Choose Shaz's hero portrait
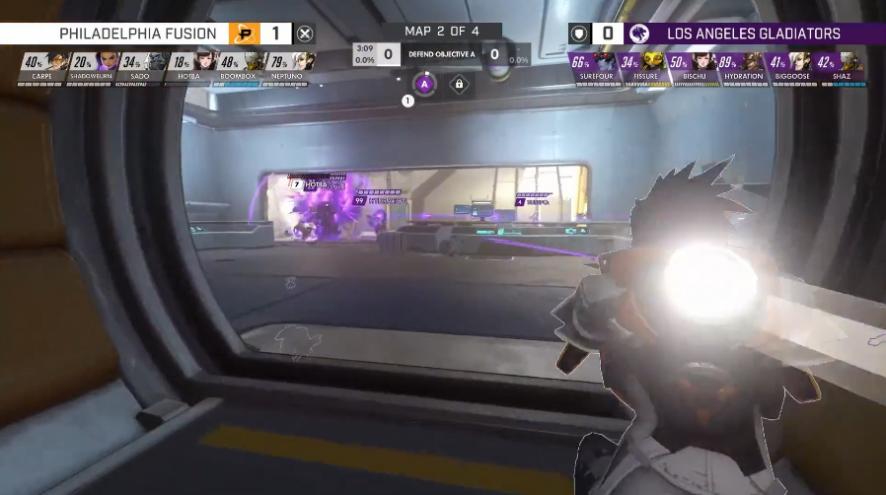The image size is (886, 495). point(848,62)
